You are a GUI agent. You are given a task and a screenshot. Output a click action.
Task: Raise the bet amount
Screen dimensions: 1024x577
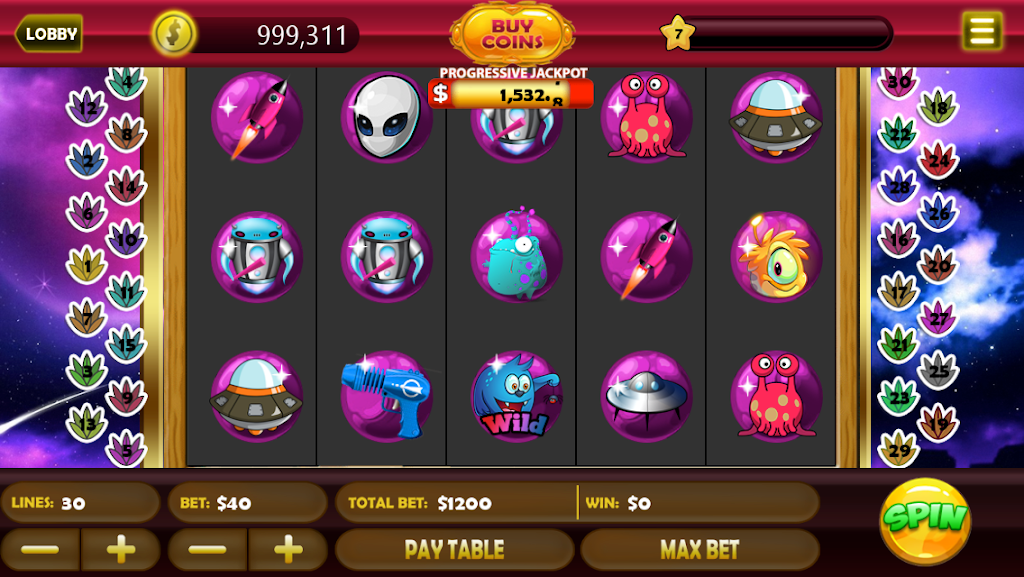288,549
